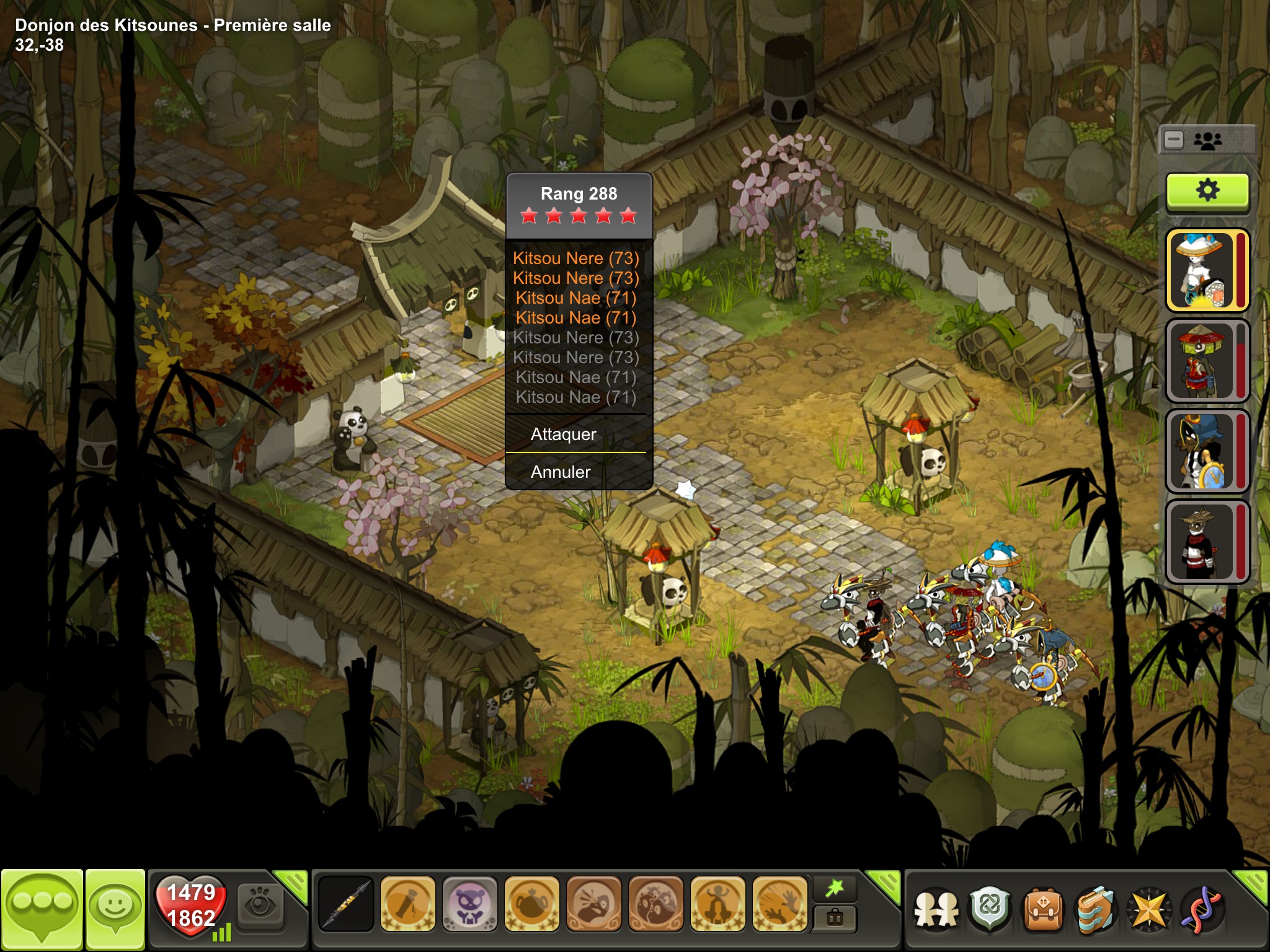The width and height of the screenshot is (1270, 952).
Task: Open the quest book icon
Action: pyautogui.click(x=1095, y=910)
